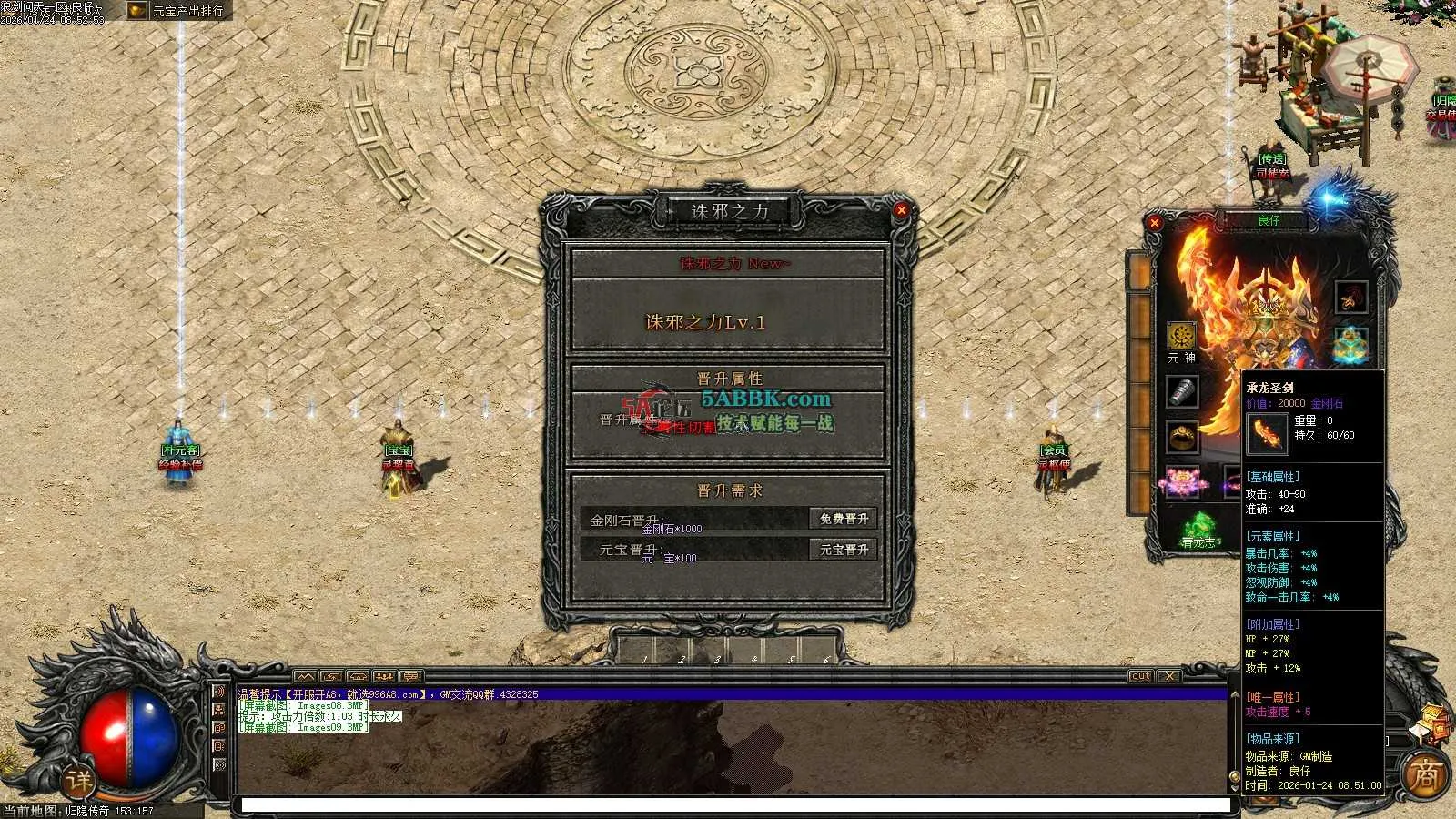Select the silver bracer equipment slot
The height and width of the screenshot is (819, 1456).
pos(1182,392)
